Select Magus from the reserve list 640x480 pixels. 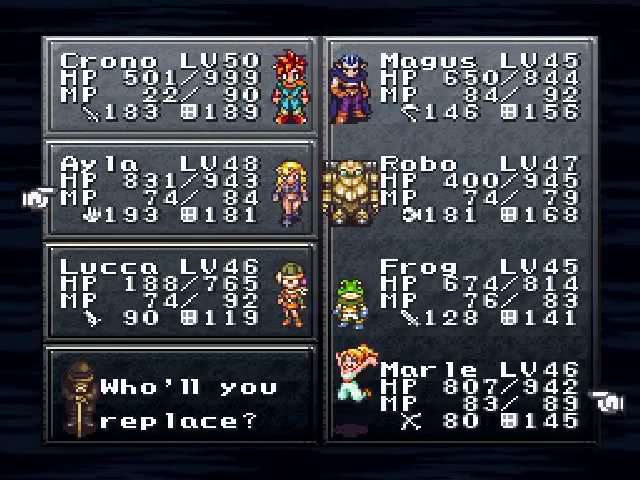460,87
